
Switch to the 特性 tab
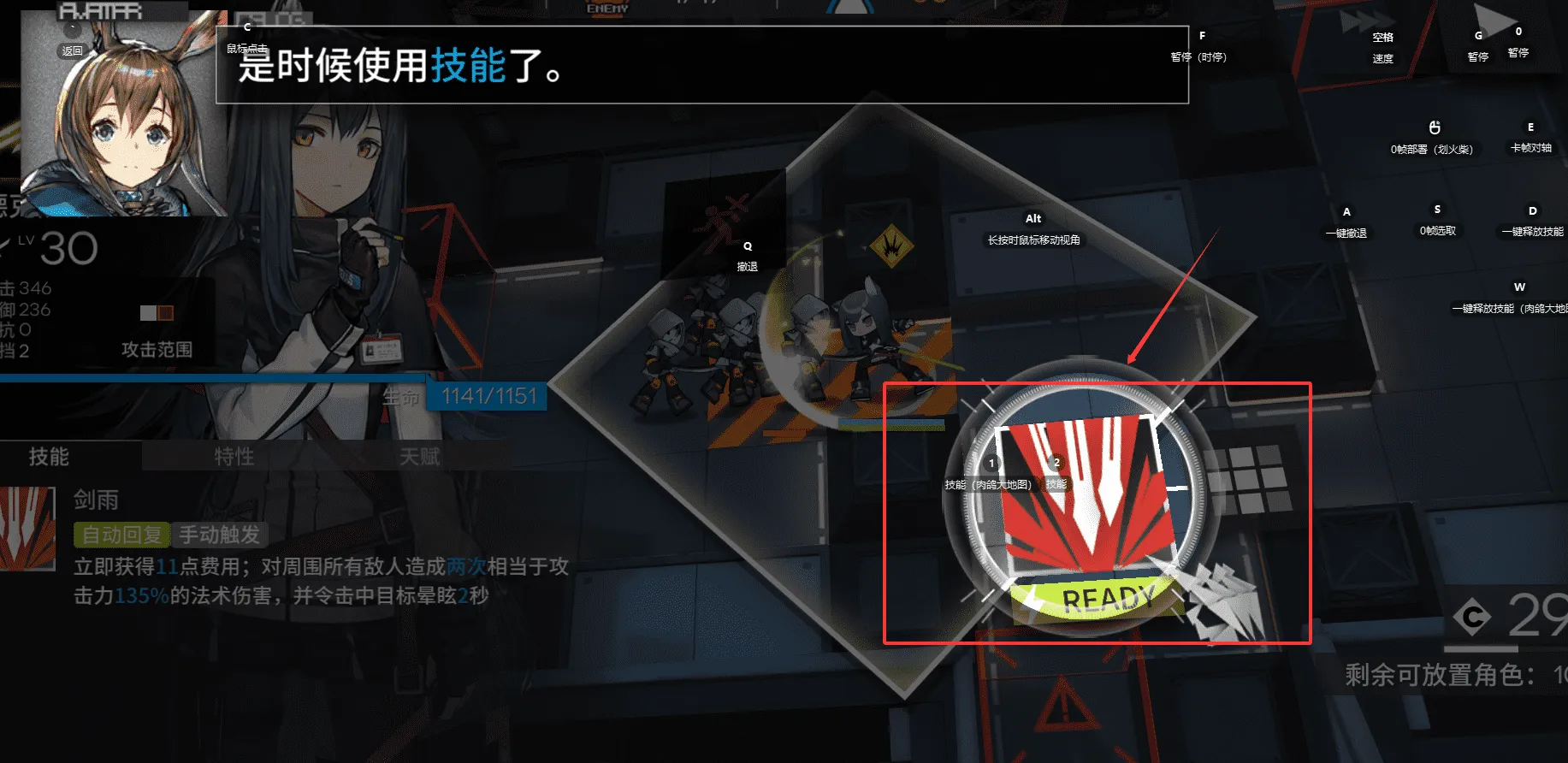234,457
